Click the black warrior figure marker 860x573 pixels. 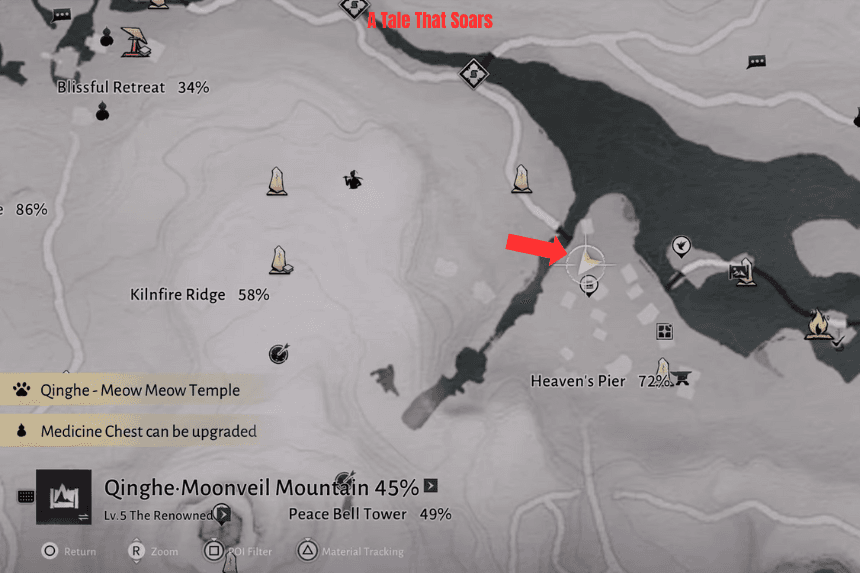(351, 180)
